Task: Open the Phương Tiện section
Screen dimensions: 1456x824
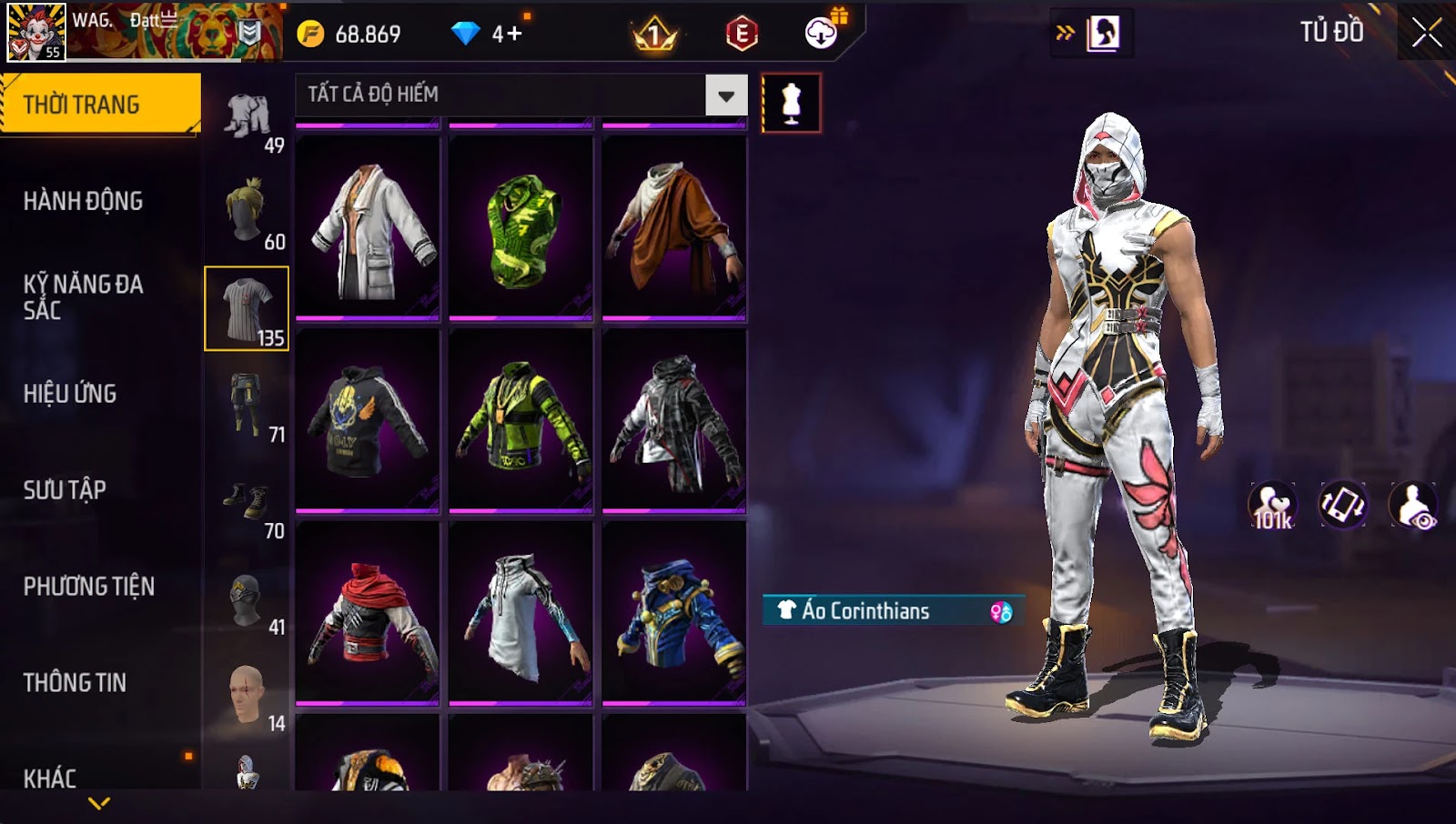Action: 89,587
